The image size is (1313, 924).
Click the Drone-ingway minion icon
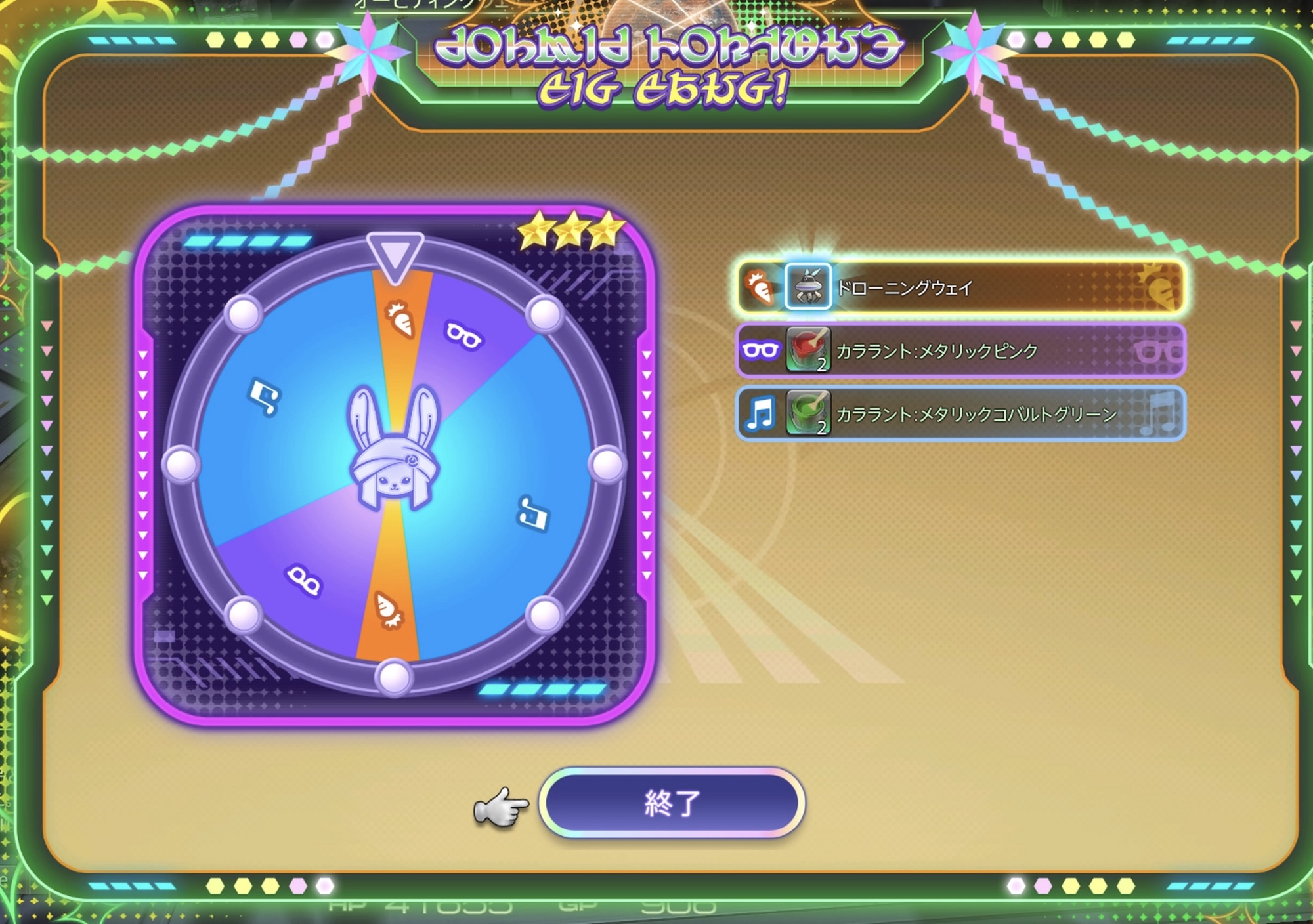point(808,287)
